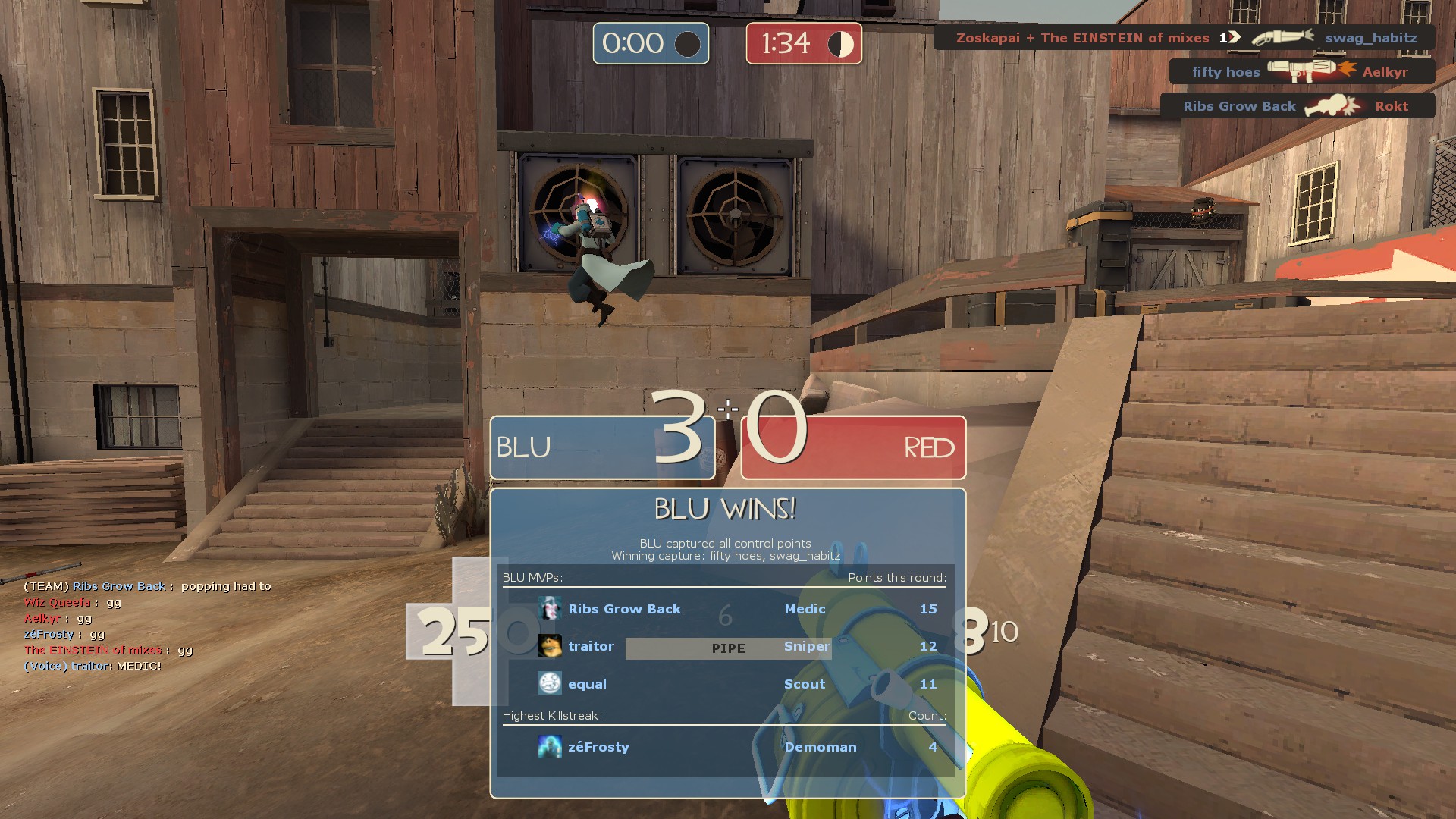Click traitor's MEDIC! voice chat line
This screenshot has width=1456, height=819.
pos(93,666)
